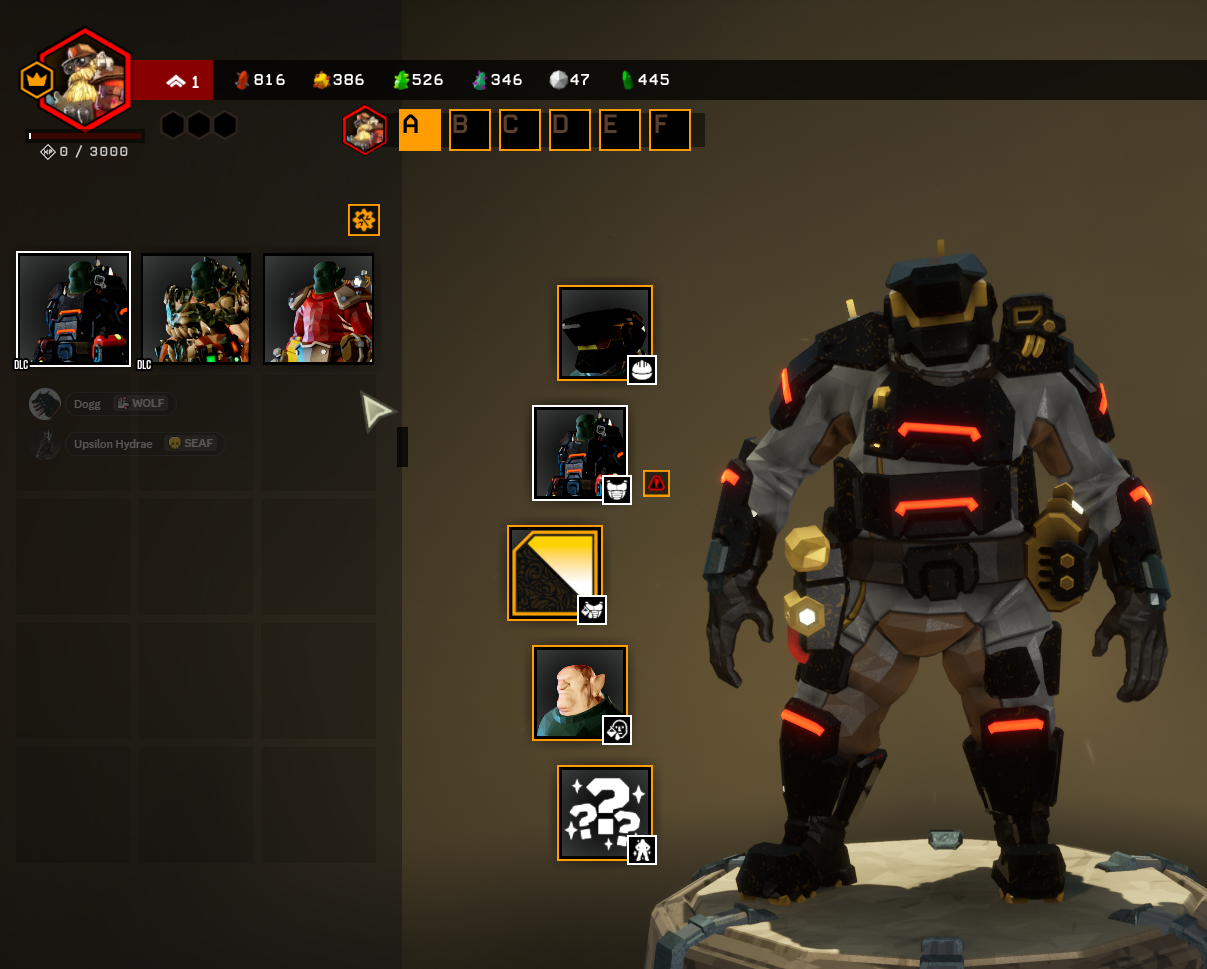The height and width of the screenshot is (969, 1207).
Task: Switch to loadout tab C
Action: 519,130
